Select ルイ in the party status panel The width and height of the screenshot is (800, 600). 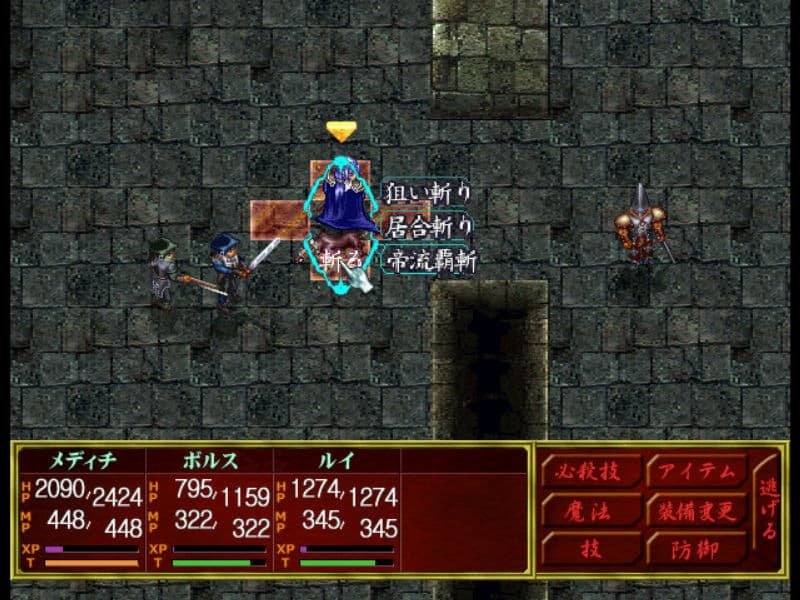(335, 464)
